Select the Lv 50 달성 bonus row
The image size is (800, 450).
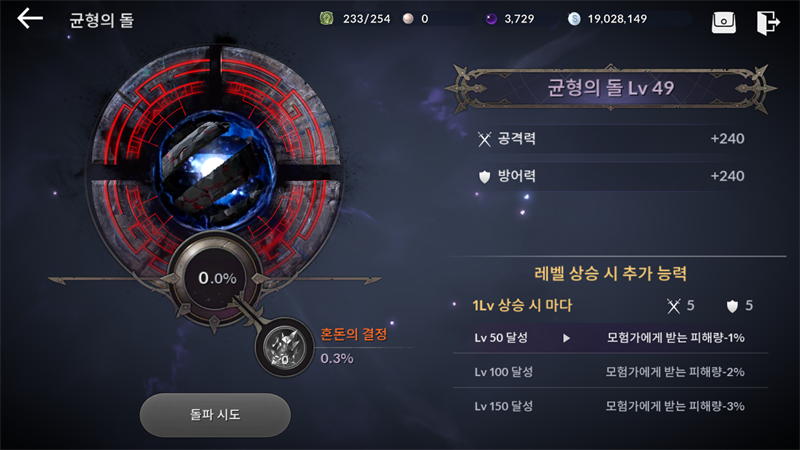(x=610, y=338)
